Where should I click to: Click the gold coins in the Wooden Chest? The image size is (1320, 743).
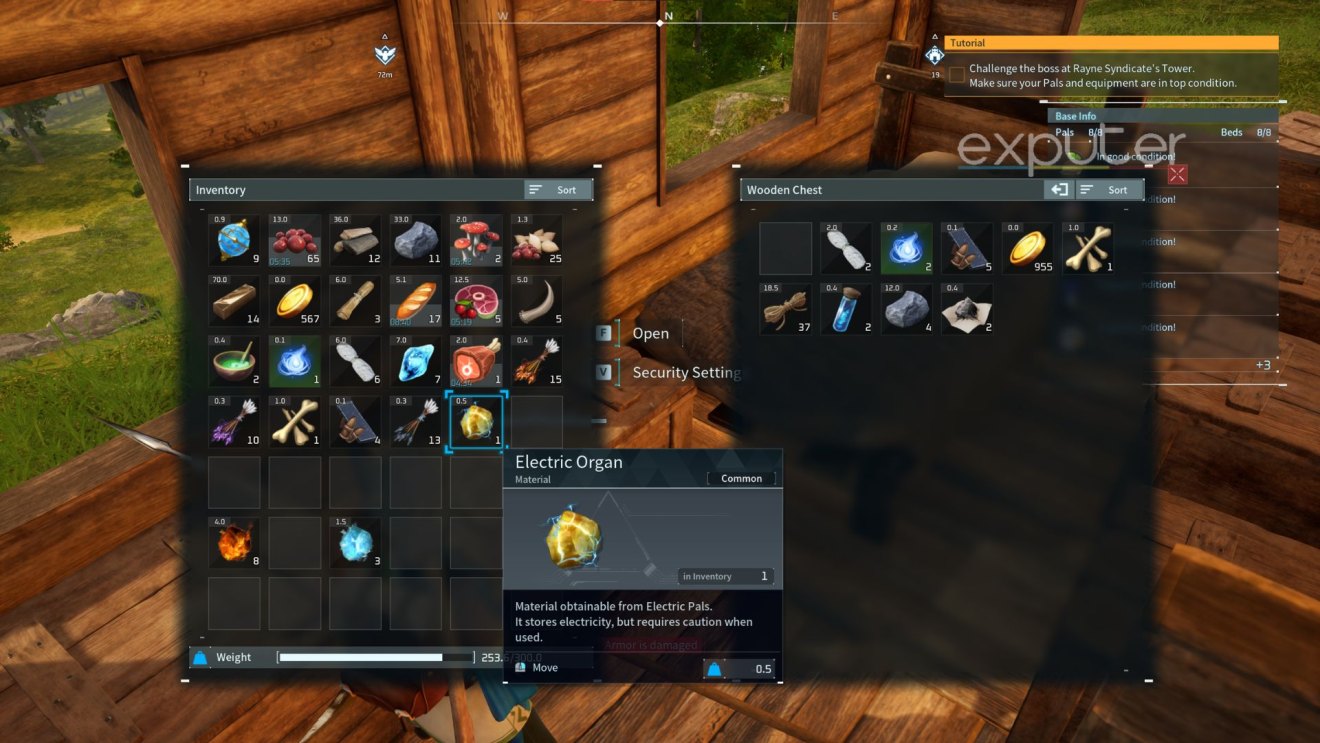[x=1027, y=247]
